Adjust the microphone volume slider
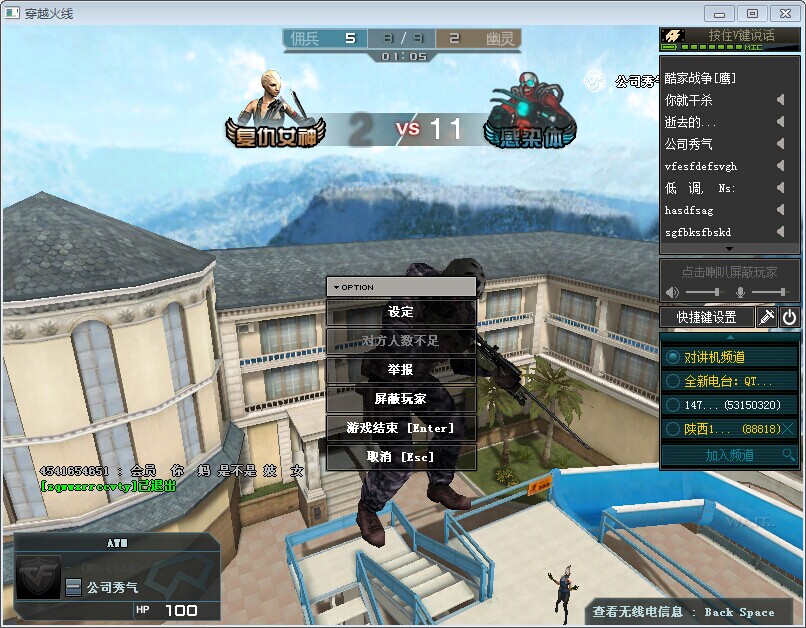Image resolution: width=806 pixels, height=628 pixels. [x=768, y=291]
